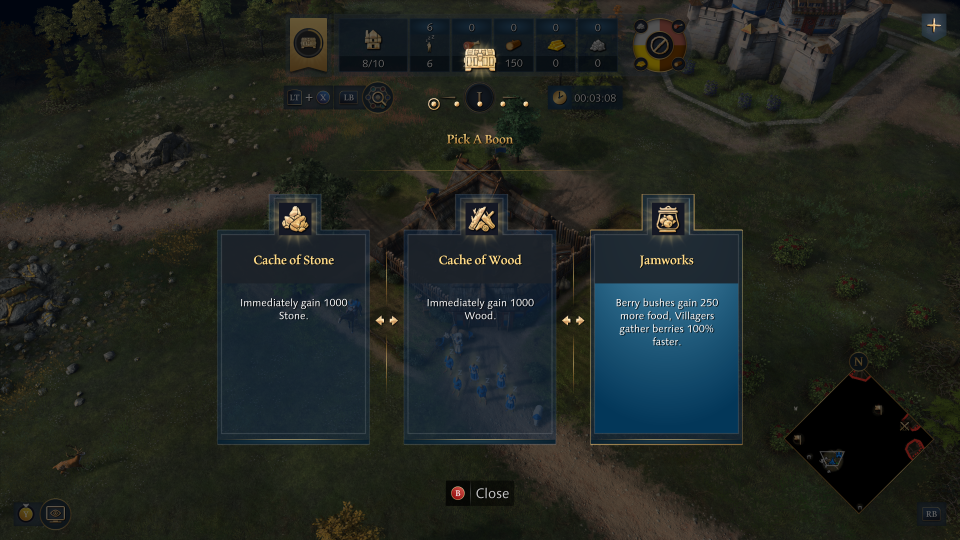Viewport: 960px width, 540px height.
Task: Select the population house icon
Action: pyautogui.click(x=372, y=40)
